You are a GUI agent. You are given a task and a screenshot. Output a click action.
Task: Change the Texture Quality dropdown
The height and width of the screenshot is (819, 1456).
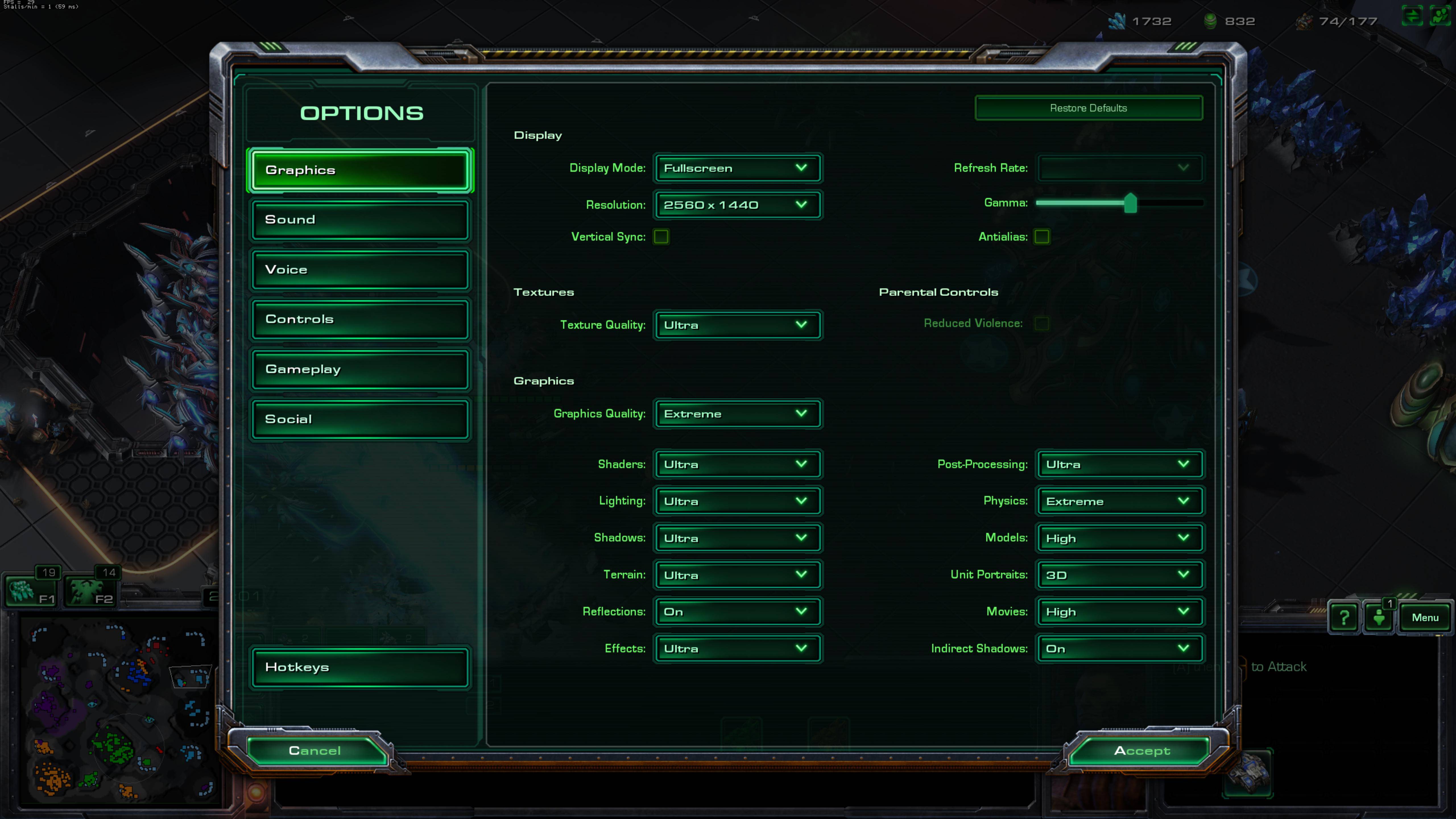(x=737, y=325)
